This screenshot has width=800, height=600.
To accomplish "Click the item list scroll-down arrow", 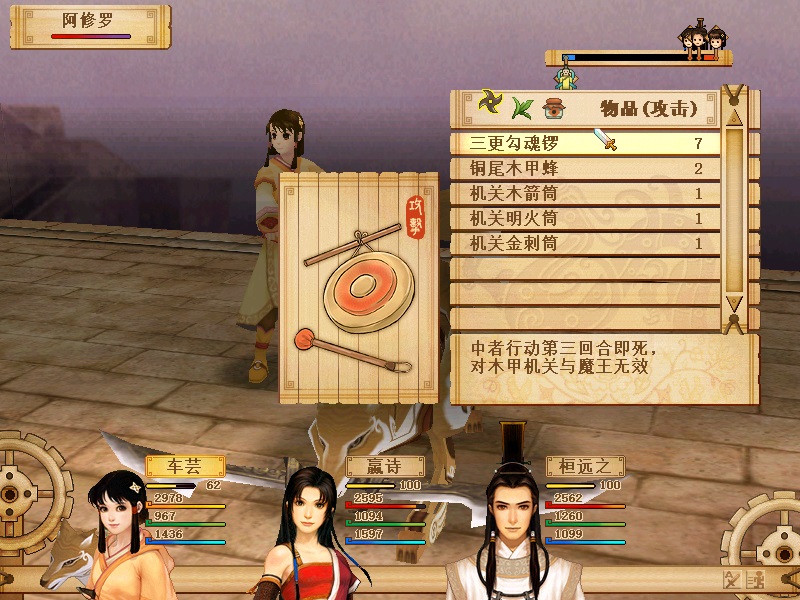I will pos(734,304).
